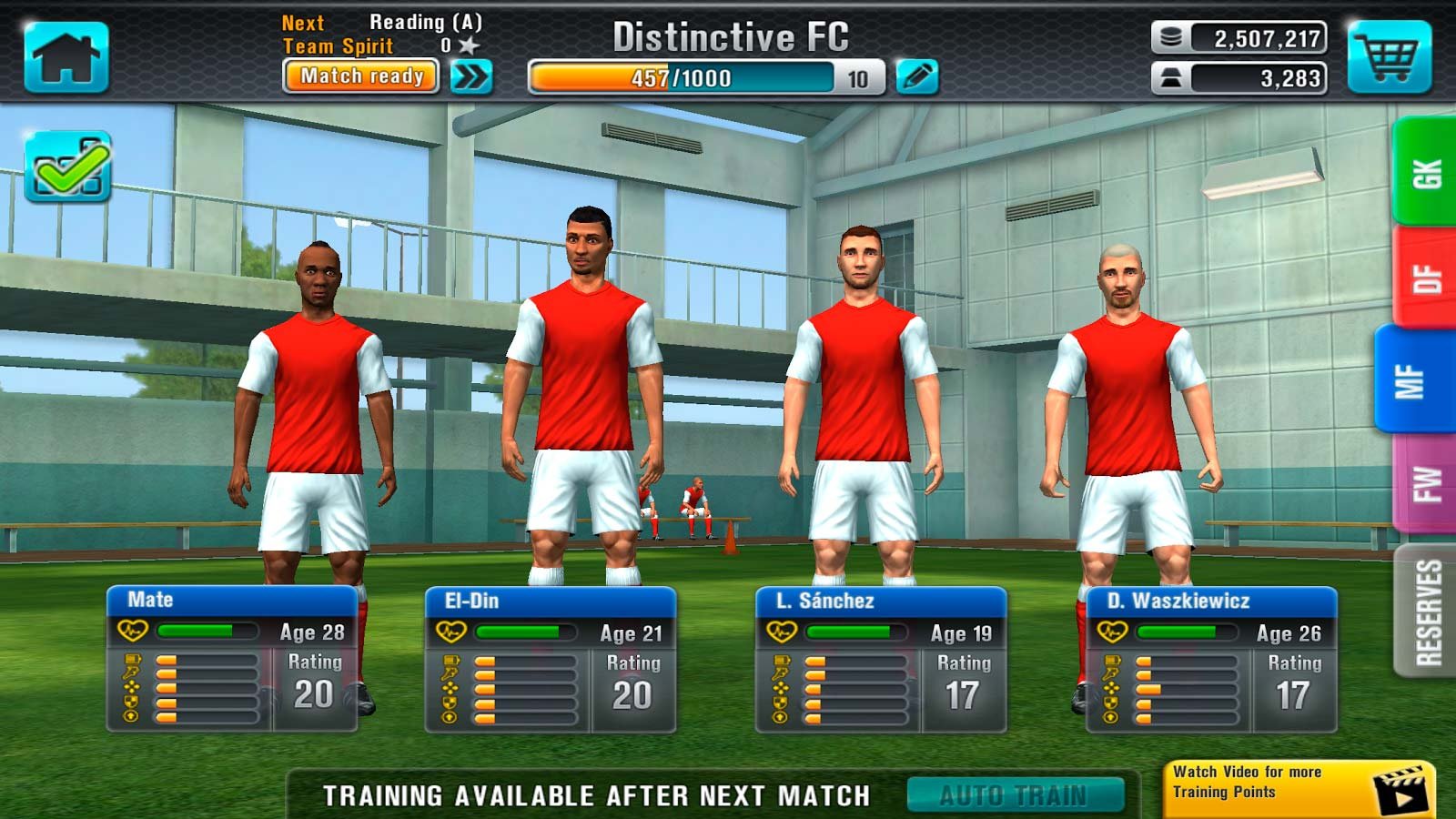This screenshot has width=1456, height=819.
Task: Show the FW players tab
Action: click(1425, 483)
